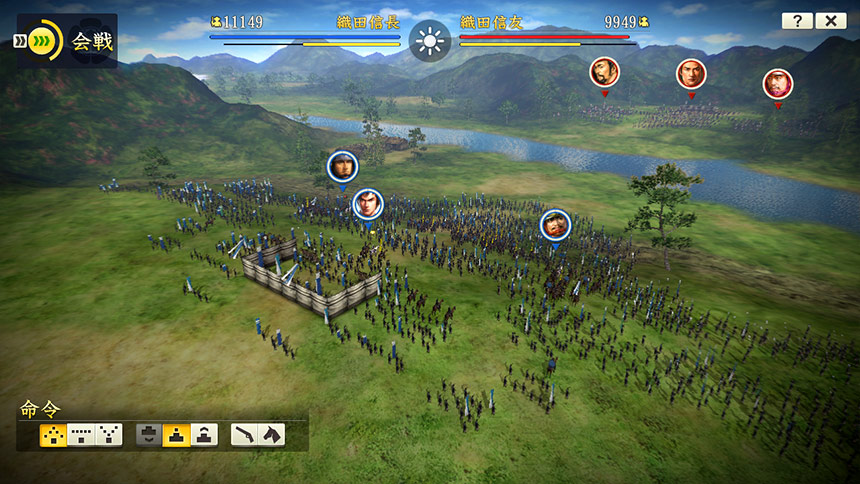This screenshot has width=860, height=484.
Task: Activate the musket volley command
Action: tap(245, 434)
